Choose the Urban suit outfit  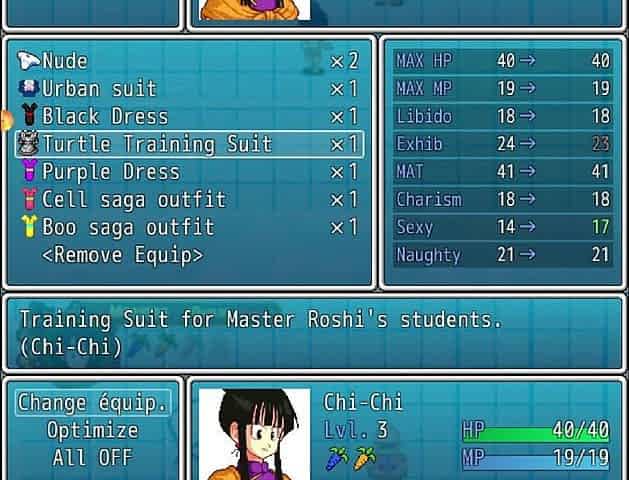pos(98,89)
